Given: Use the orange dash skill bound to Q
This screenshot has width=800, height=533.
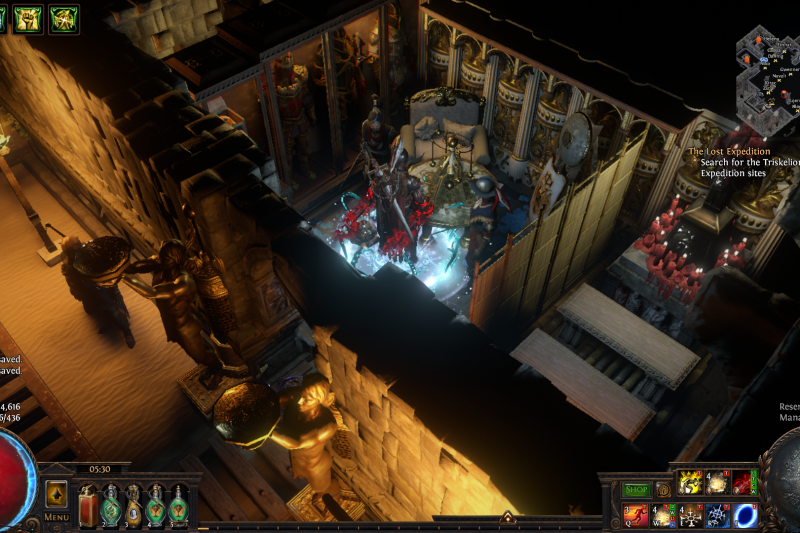Looking at the screenshot, I should click(637, 515).
